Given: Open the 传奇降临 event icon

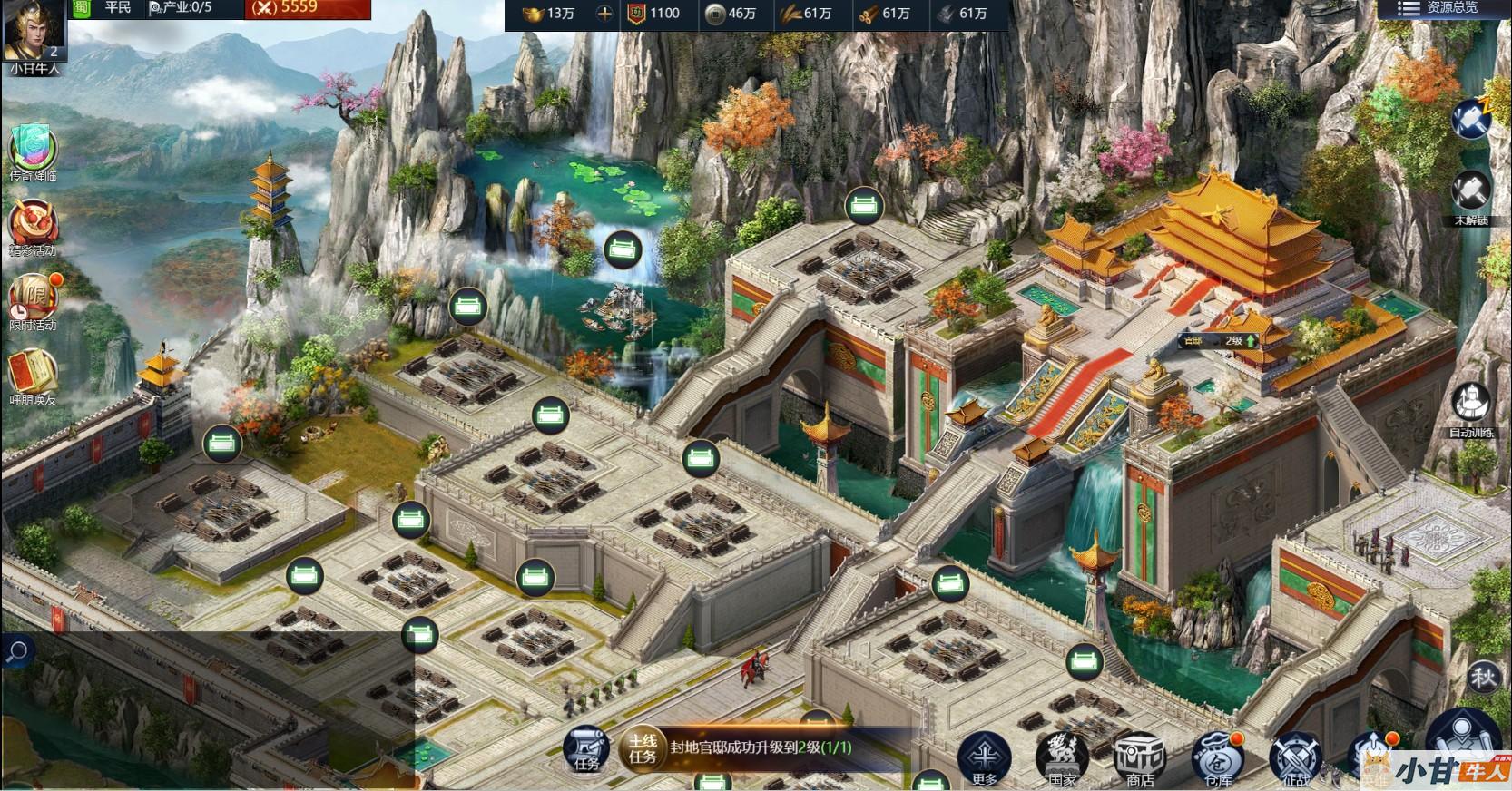Looking at the screenshot, I should 33,149.
